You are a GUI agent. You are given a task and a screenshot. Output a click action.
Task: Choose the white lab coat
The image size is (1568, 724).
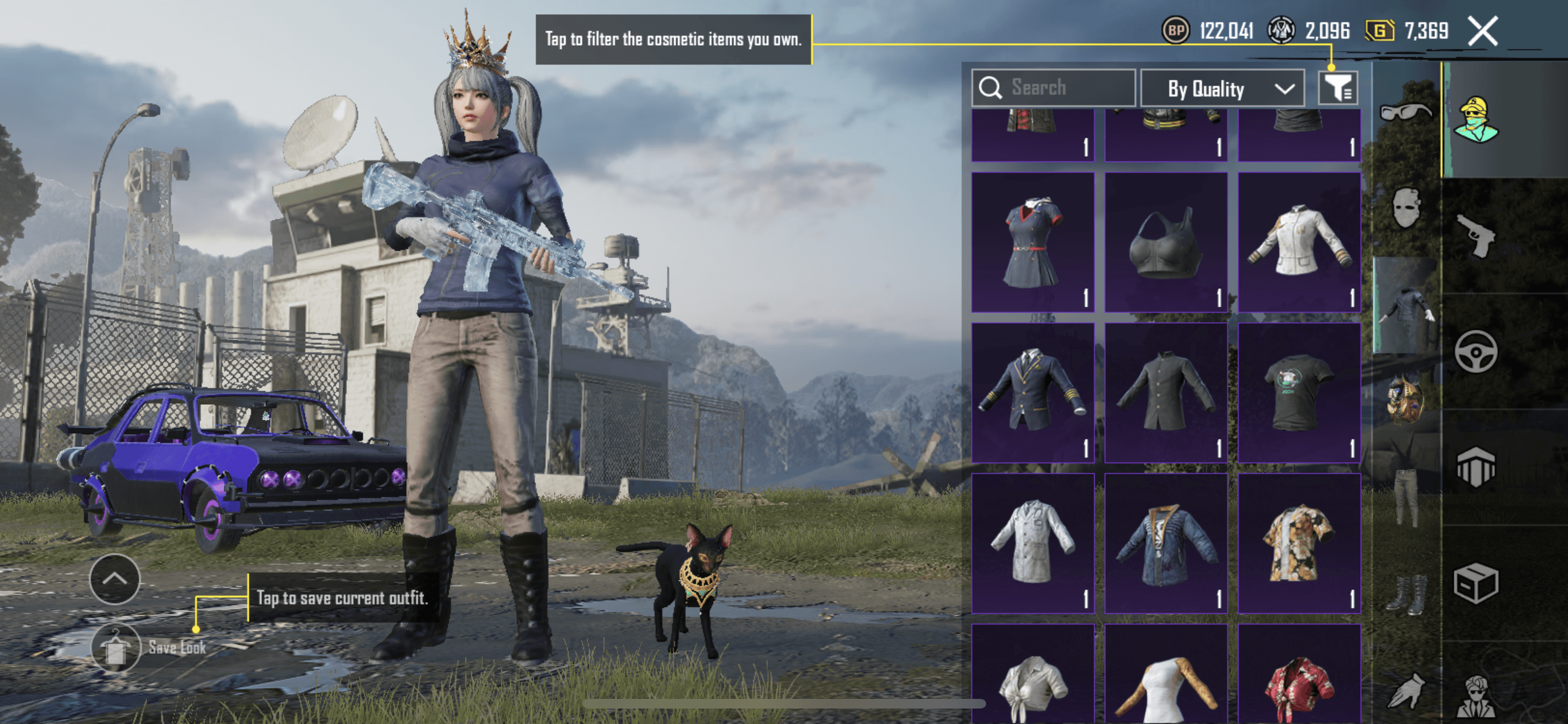(x=1032, y=543)
